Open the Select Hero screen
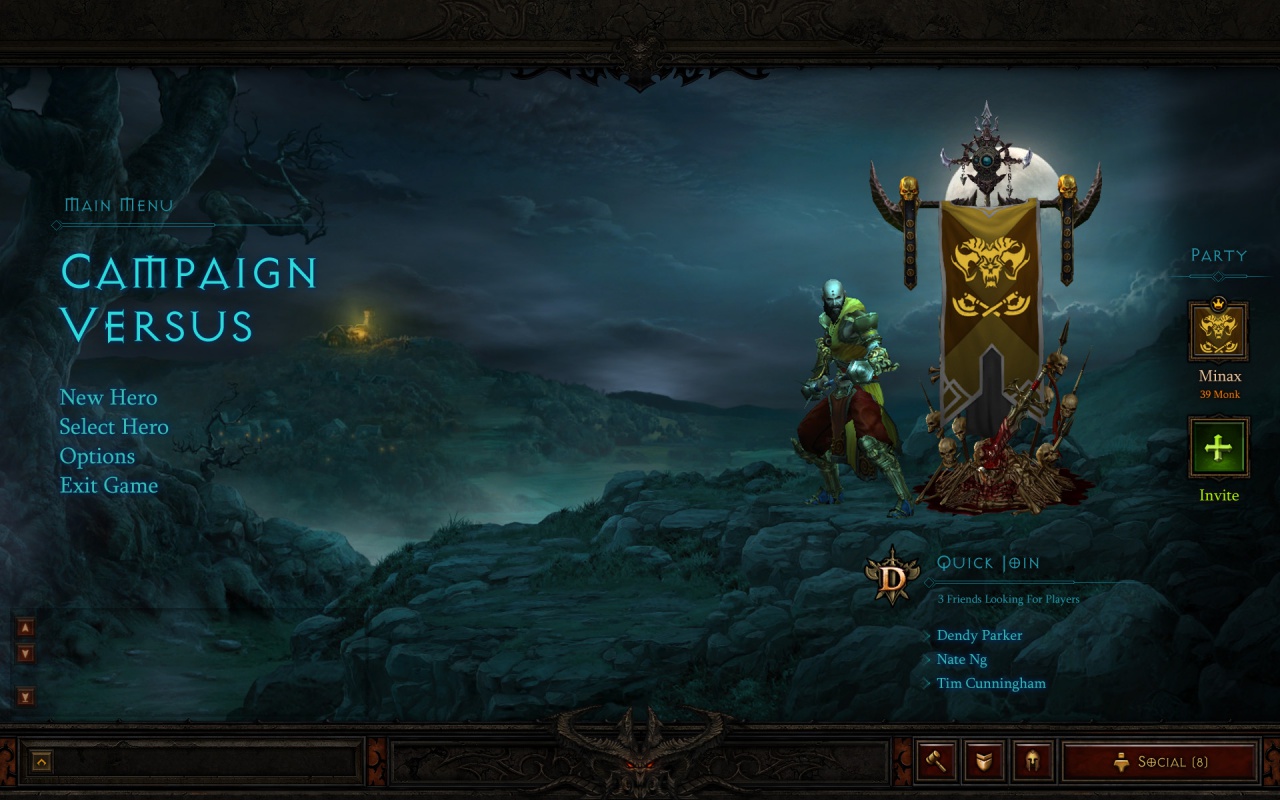The height and width of the screenshot is (800, 1280). coord(114,427)
